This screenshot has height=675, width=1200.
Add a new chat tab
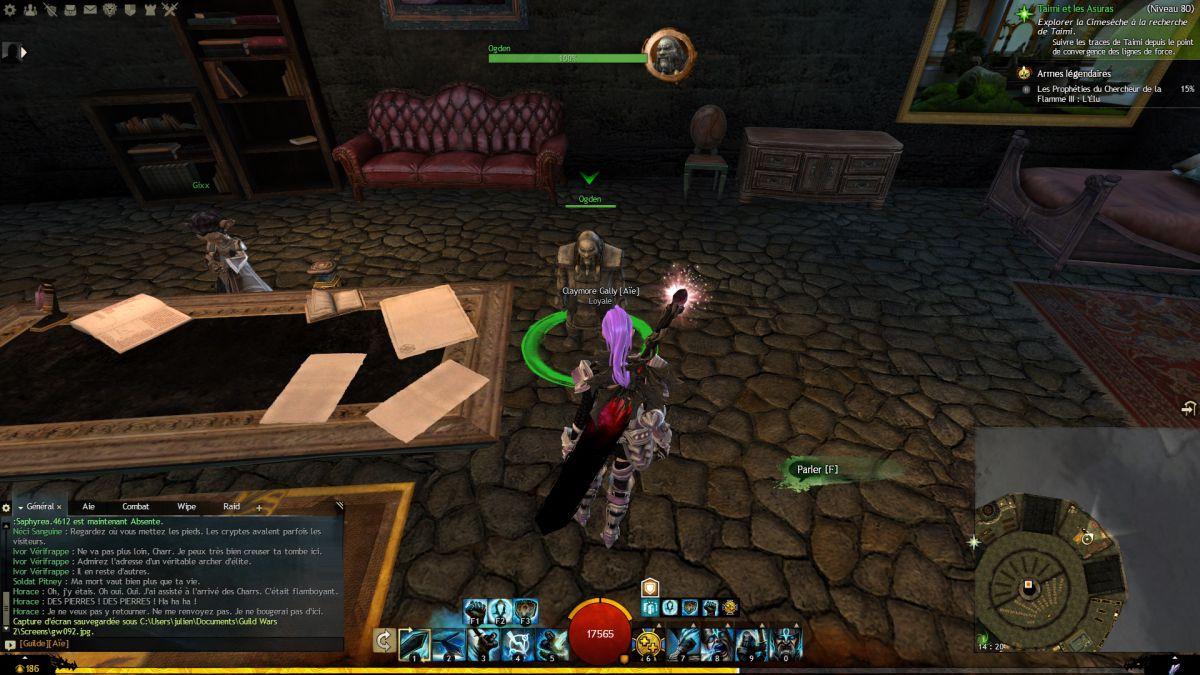(259, 508)
